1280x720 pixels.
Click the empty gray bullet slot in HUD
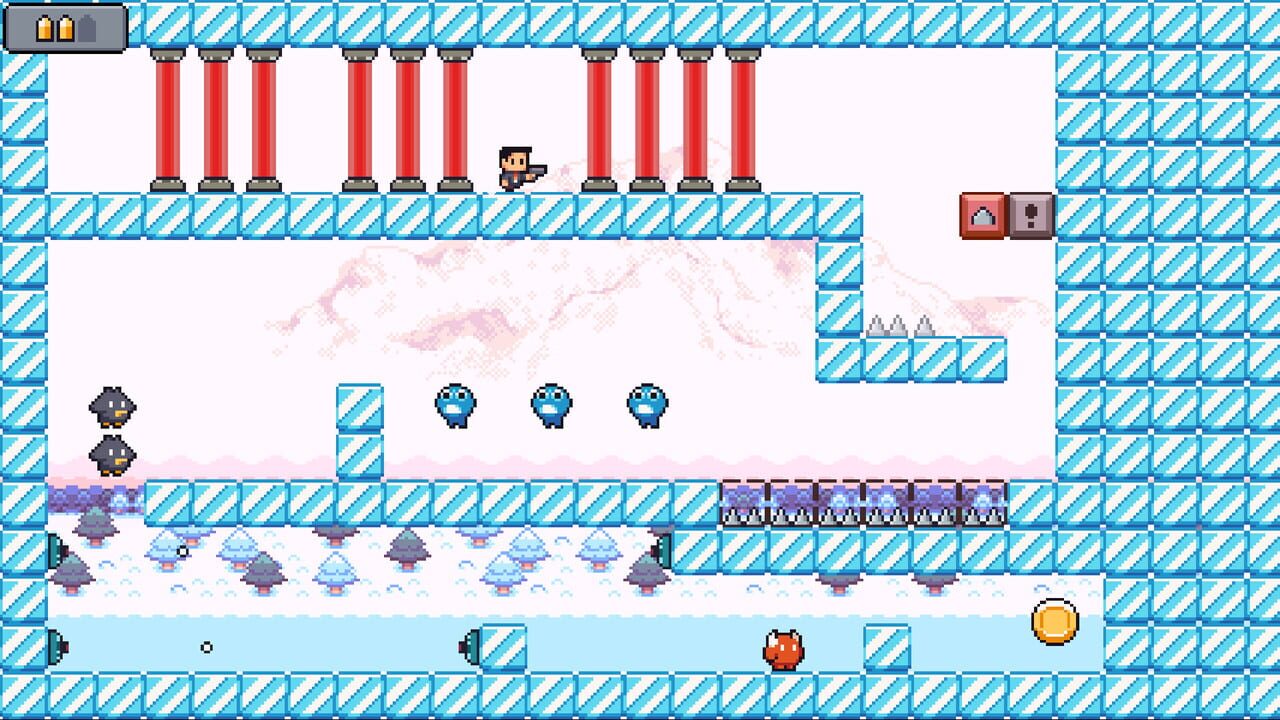click(x=87, y=28)
